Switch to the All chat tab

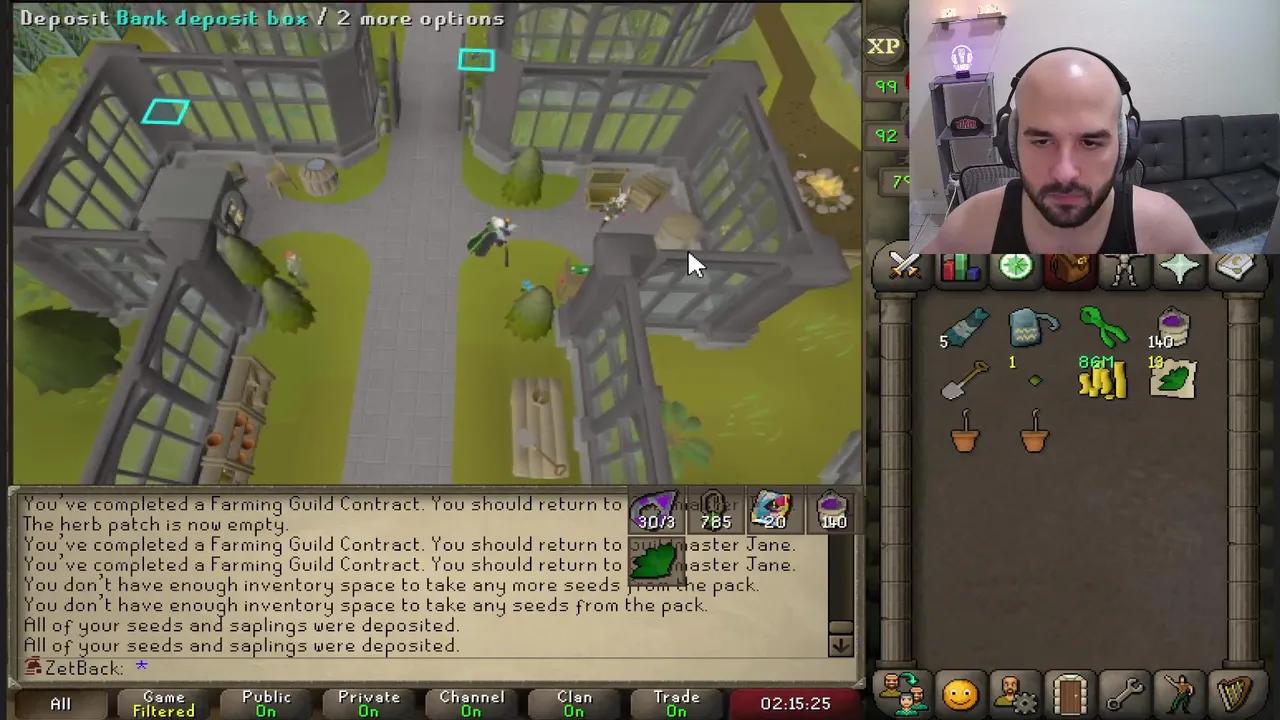tap(60, 703)
